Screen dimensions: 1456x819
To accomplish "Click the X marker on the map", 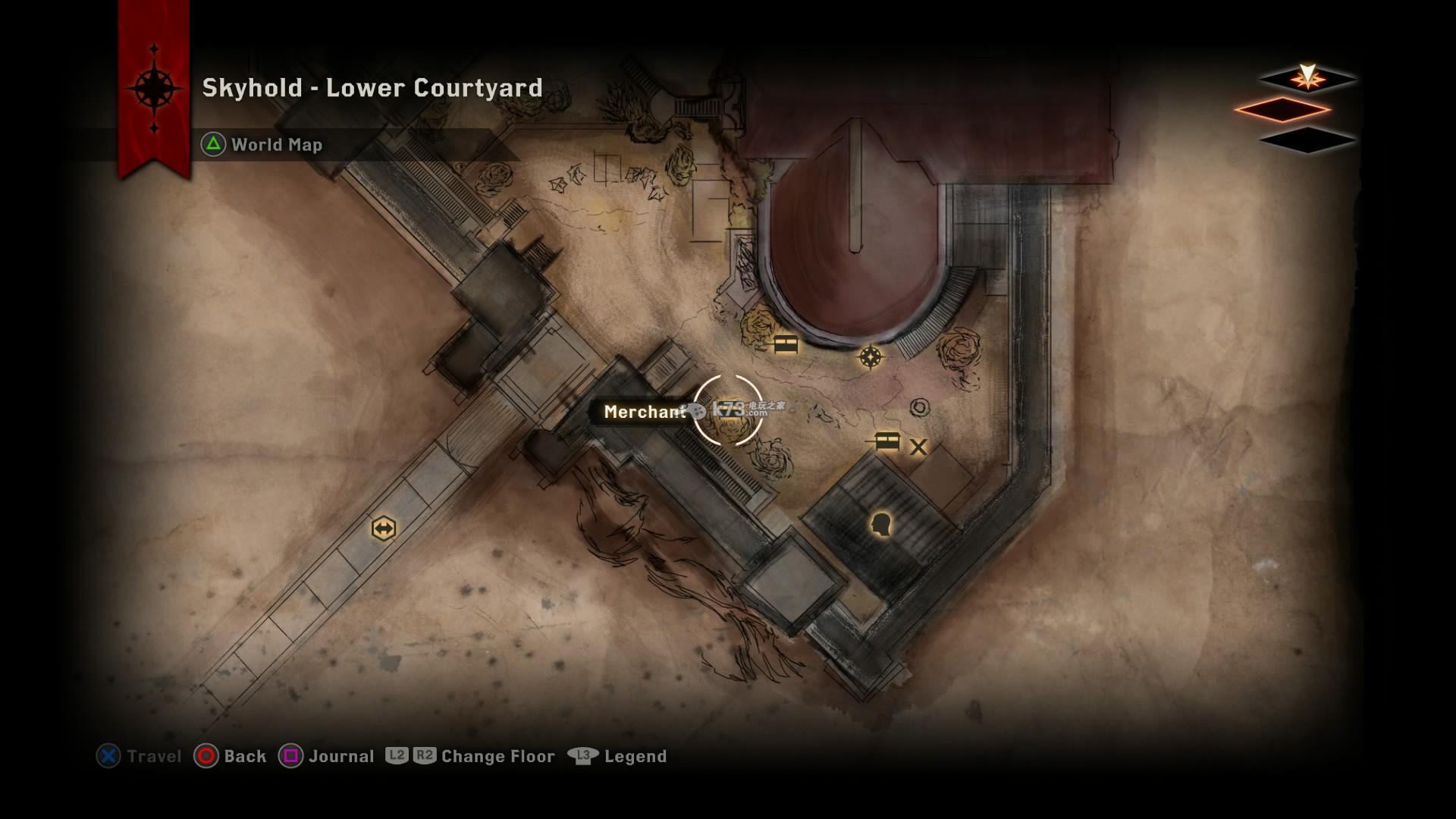I will click(918, 447).
